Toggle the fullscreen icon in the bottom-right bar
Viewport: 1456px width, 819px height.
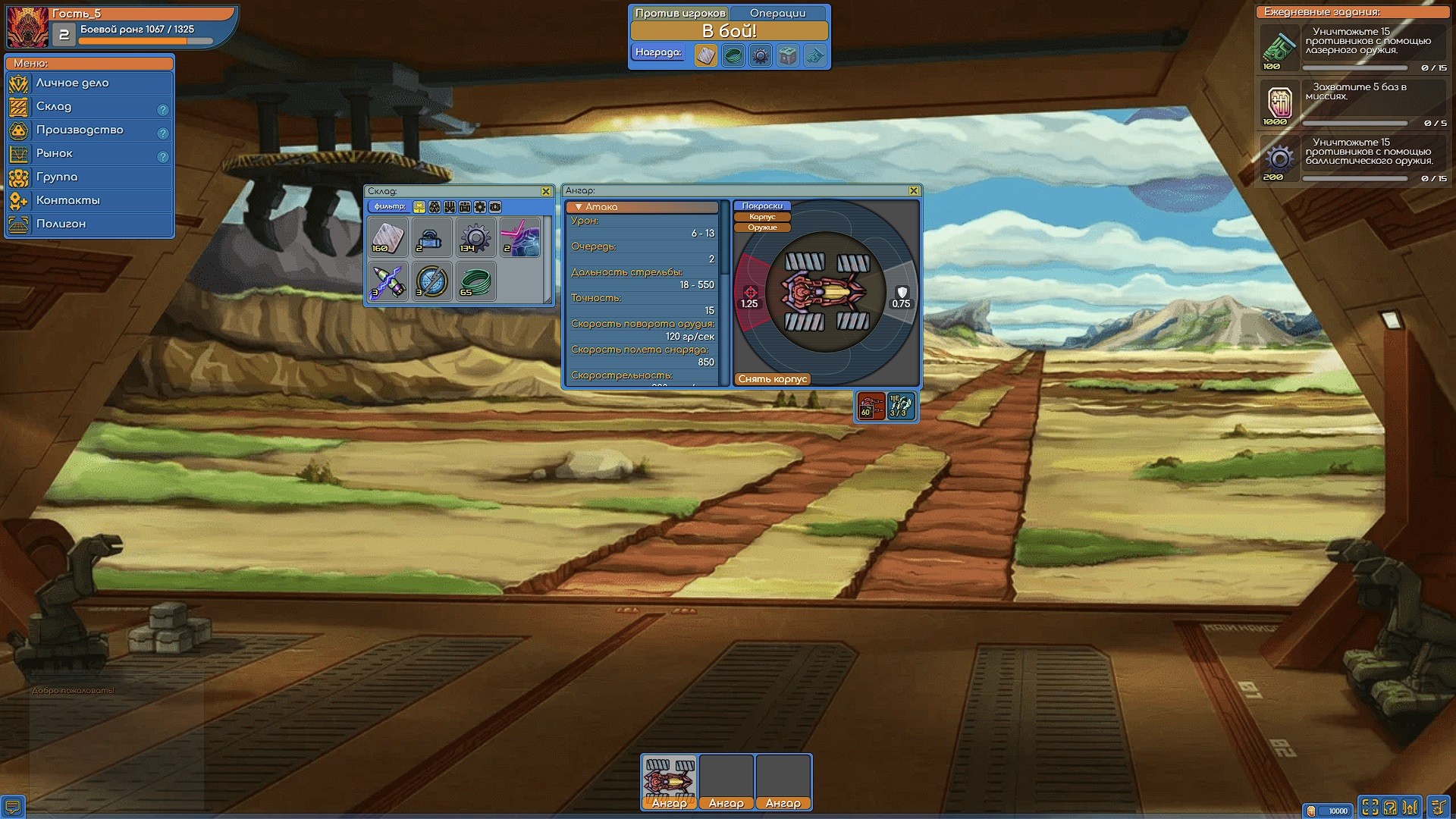click(x=1370, y=808)
